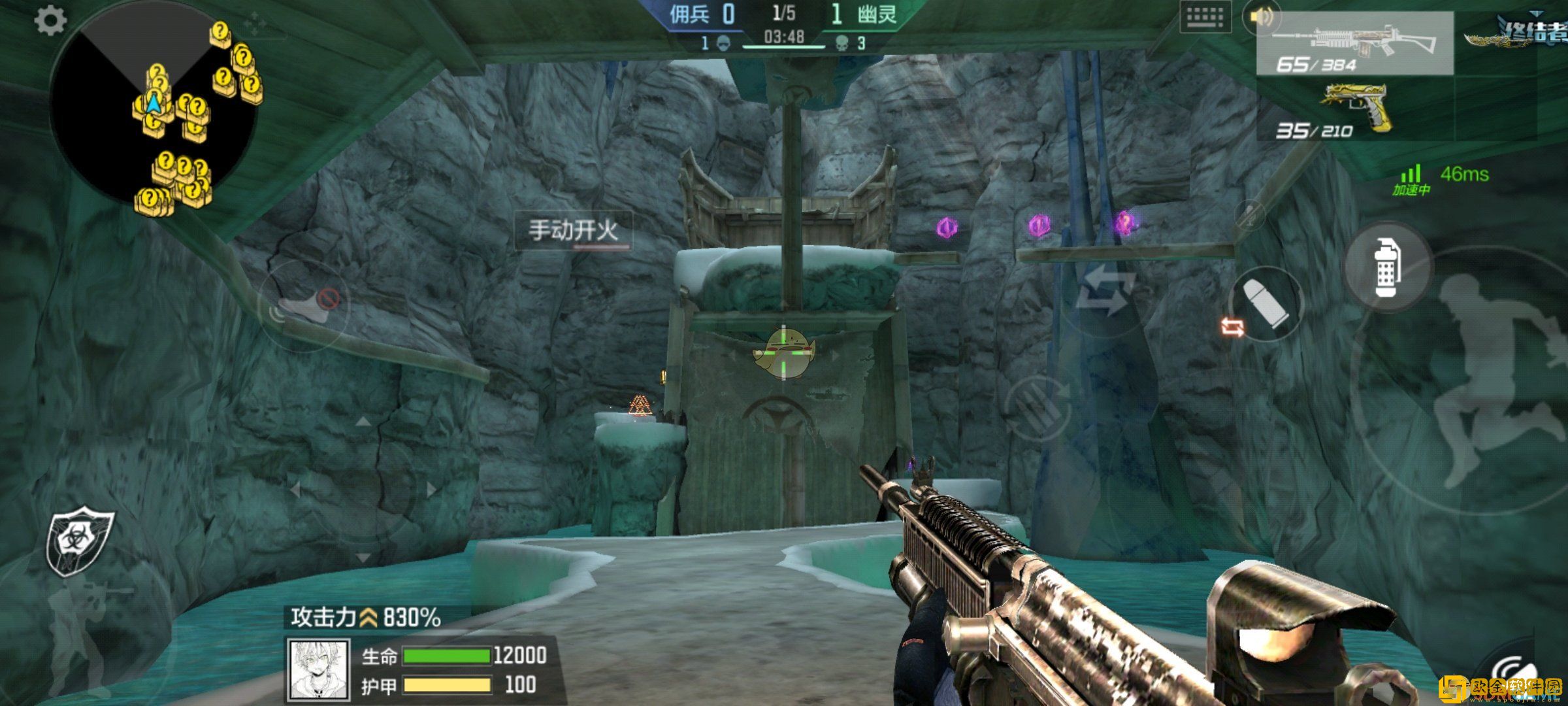Switch to the golden pistol slot
The height and width of the screenshot is (706, 1568).
click(x=1354, y=110)
